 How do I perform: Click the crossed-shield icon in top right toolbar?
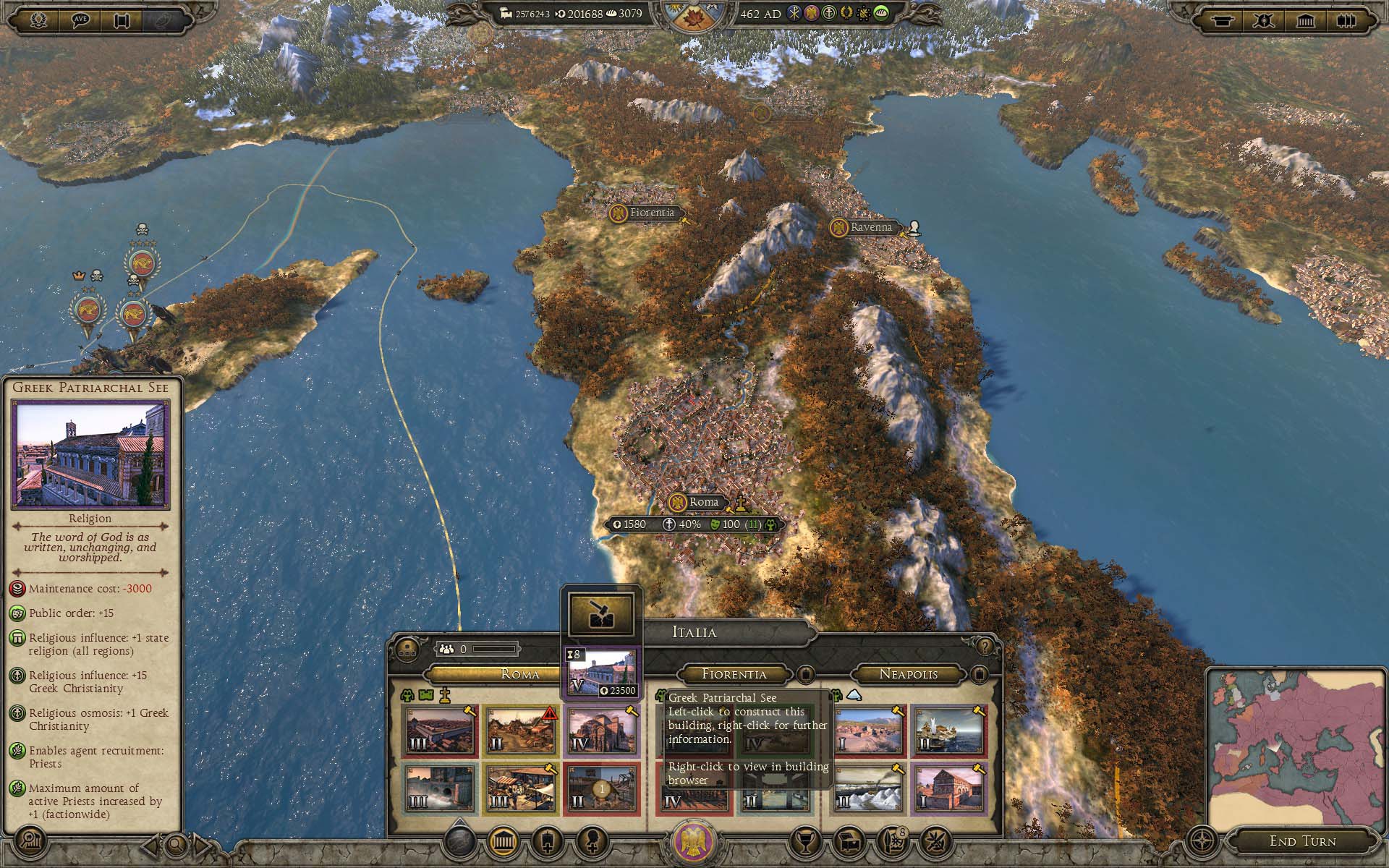coord(1263,20)
